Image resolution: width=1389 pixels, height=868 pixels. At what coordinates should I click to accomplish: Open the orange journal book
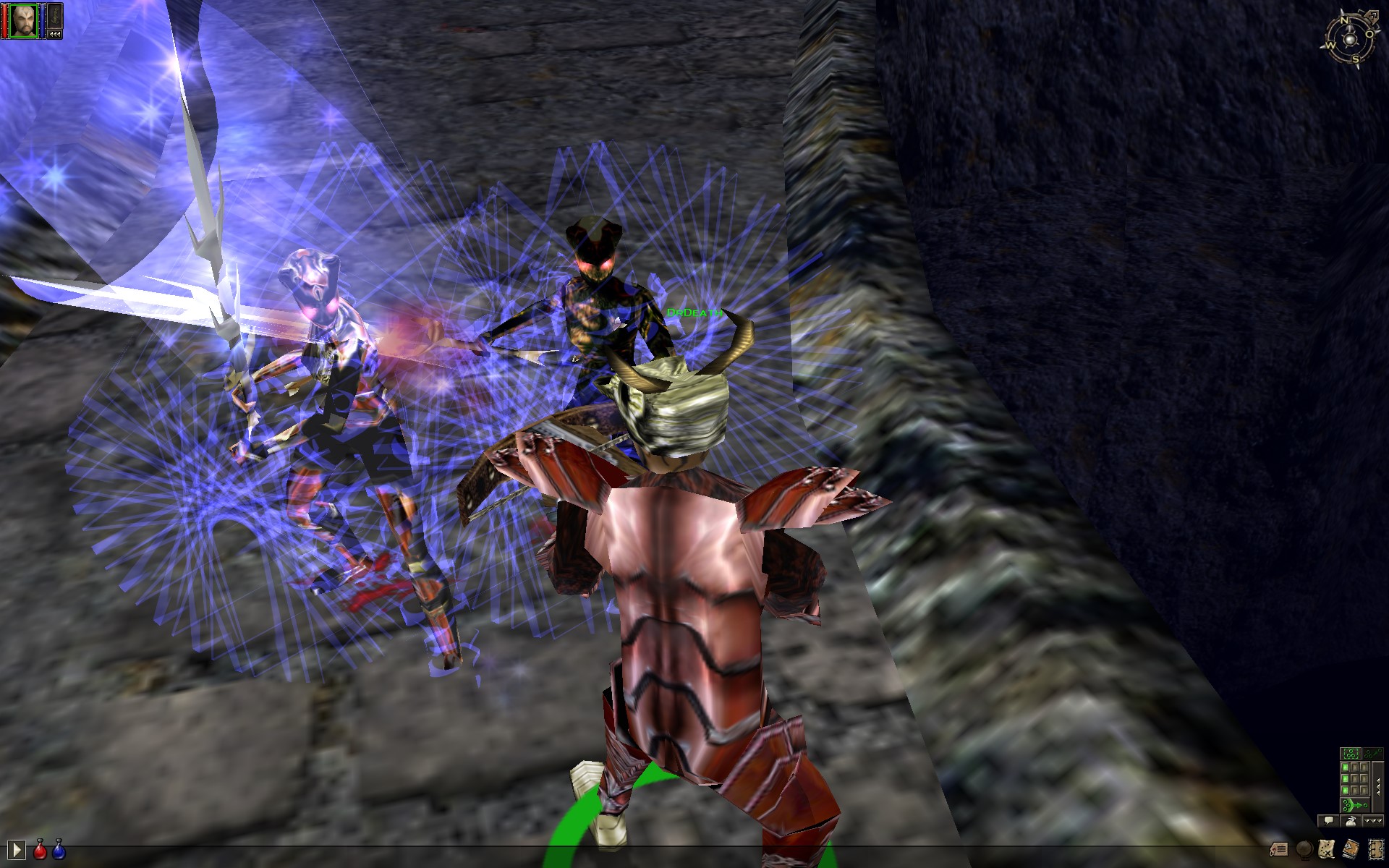(x=1351, y=848)
